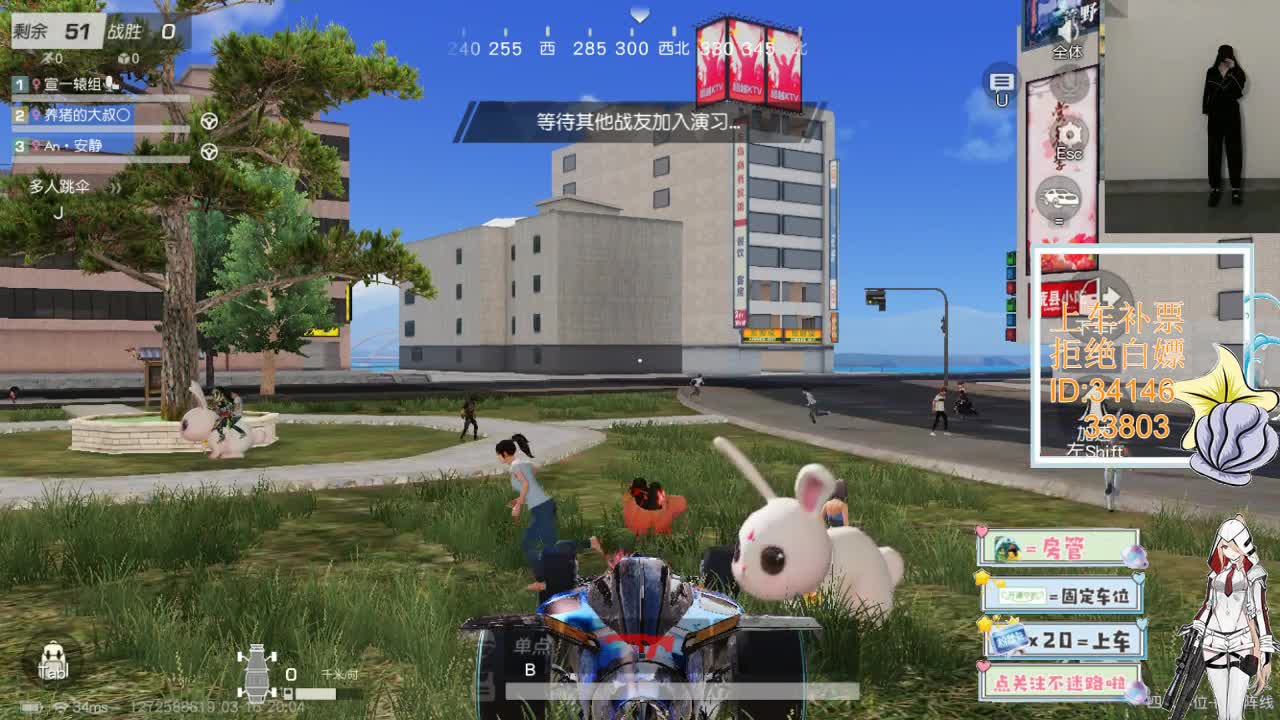1280x720 pixels.
Task: Click the steering wheel icon beside An·安静
Action: 208,151
